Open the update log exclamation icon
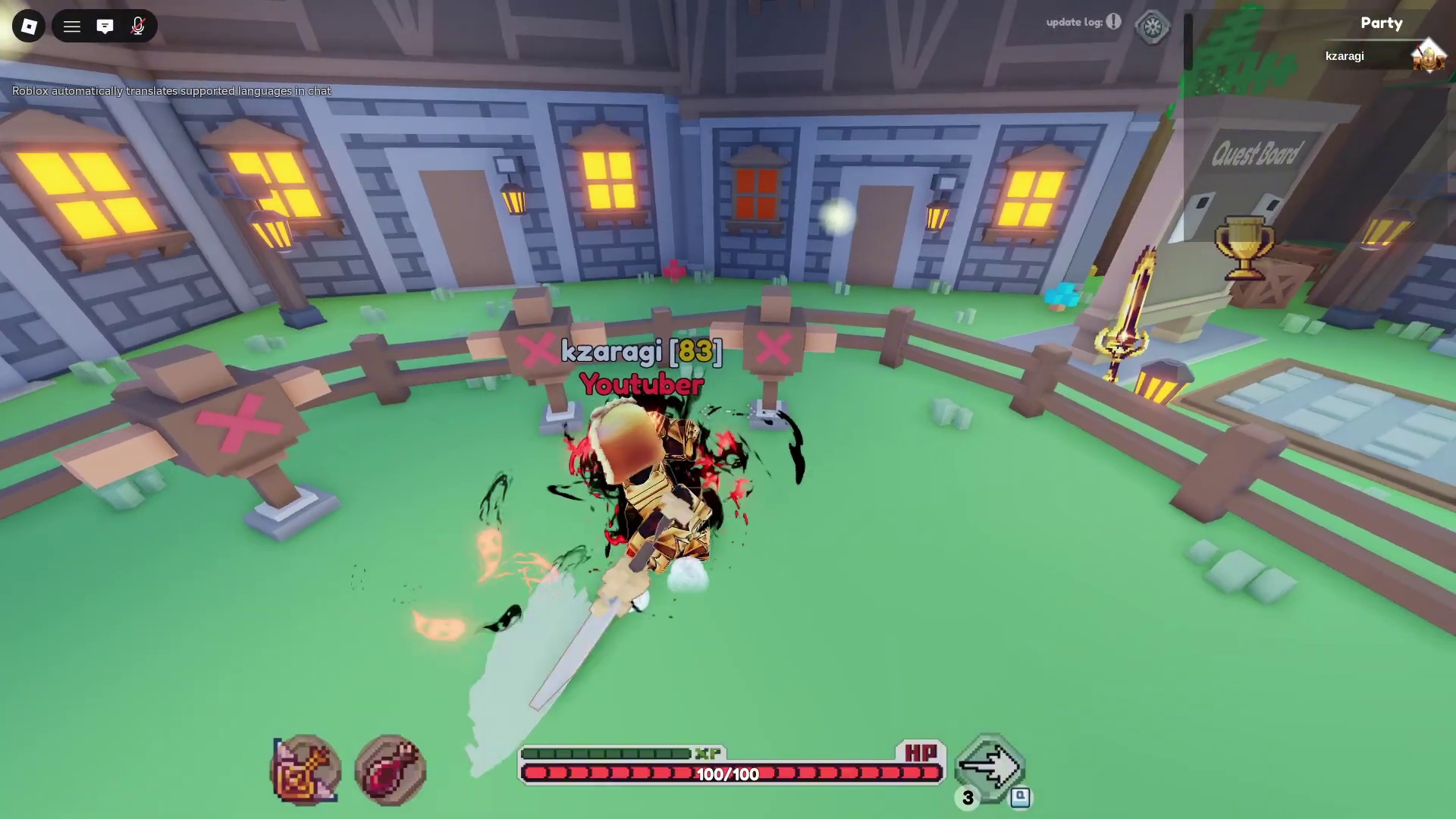Screen dimensions: 1456x819 pos(1113,21)
